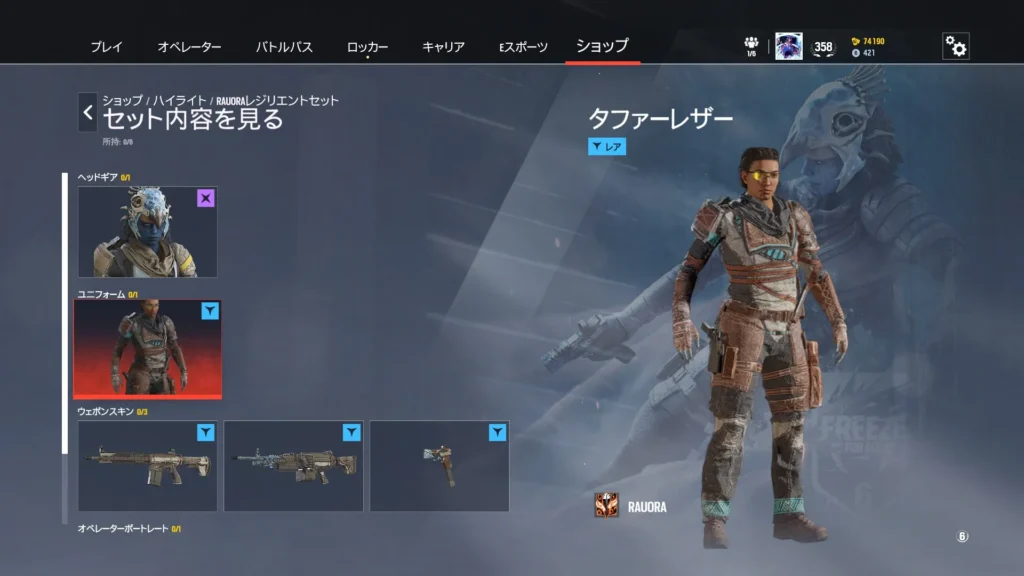Select the headgear bird mask thumbnail
The image size is (1024, 576).
[147, 232]
